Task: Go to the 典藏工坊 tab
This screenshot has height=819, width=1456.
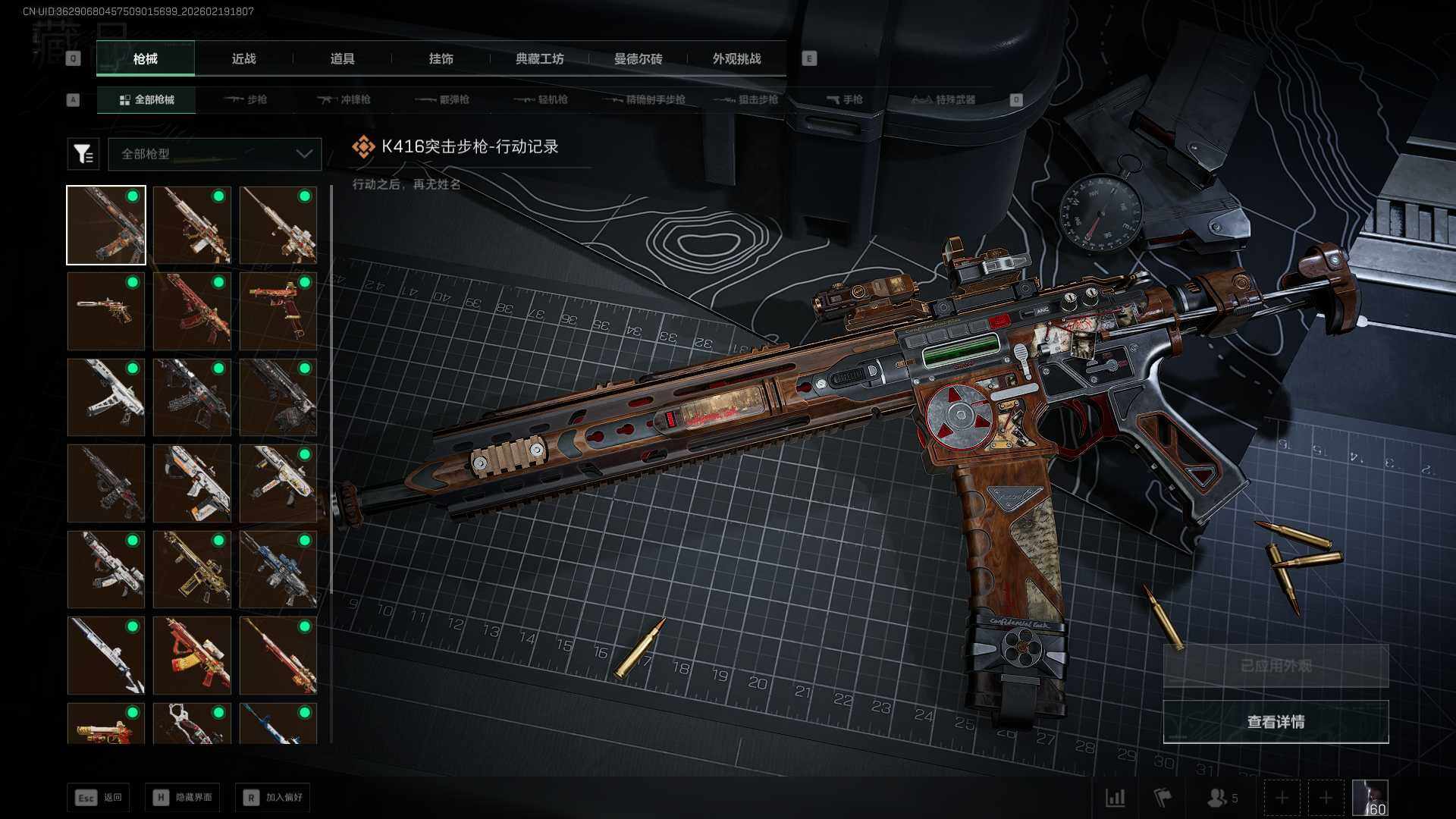Action: pyautogui.click(x=539, y=58)
